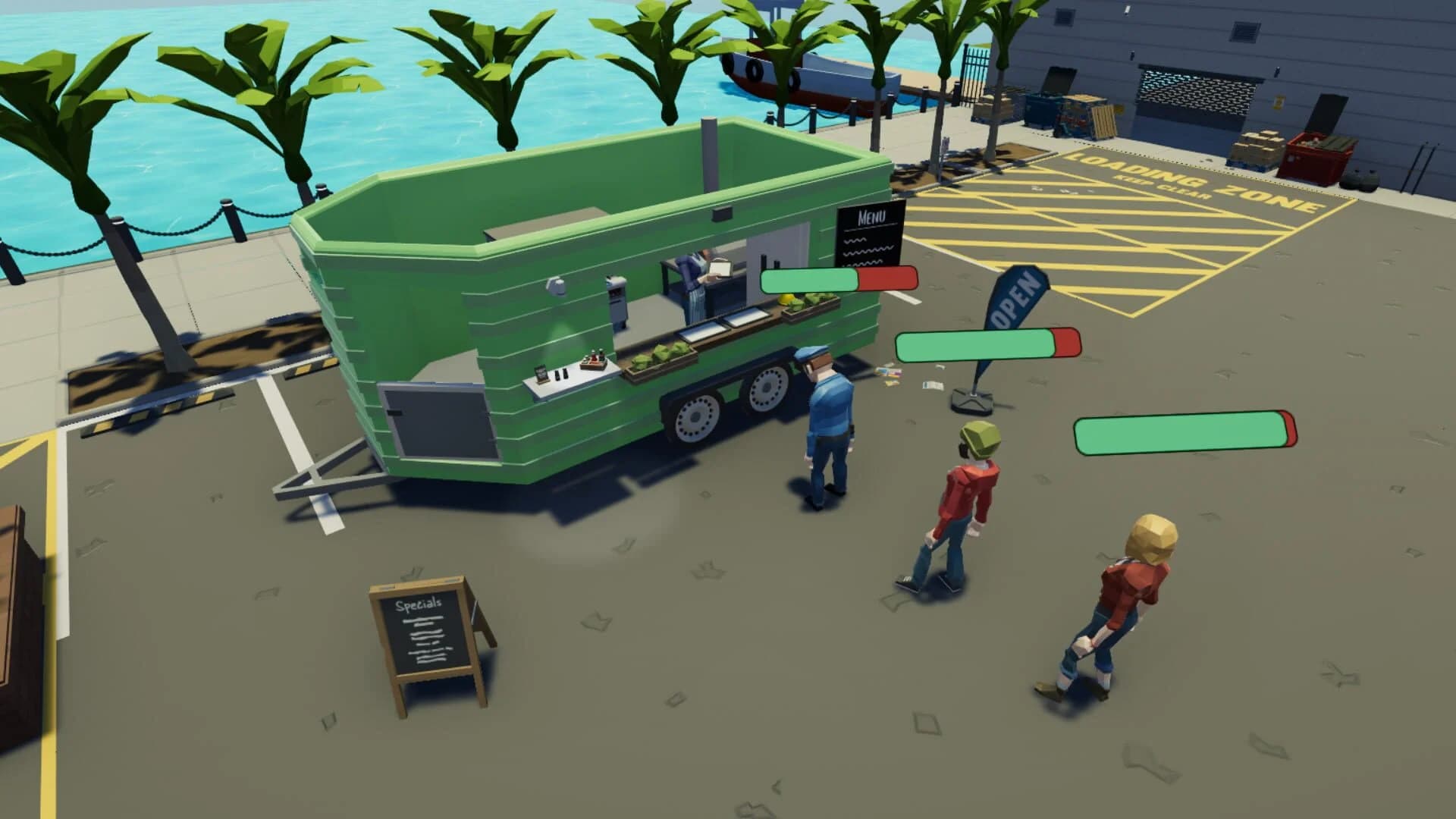Click the vendor holding the box
The image size is (1456, 819).
[x=694, y=273]
